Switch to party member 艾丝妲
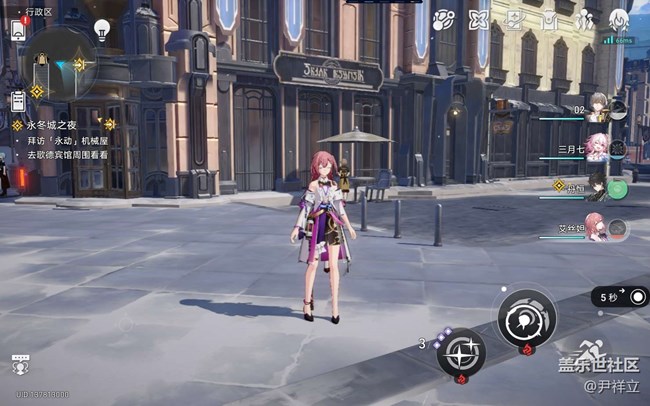Screen dimensions: 650x406 coord(598,229)
